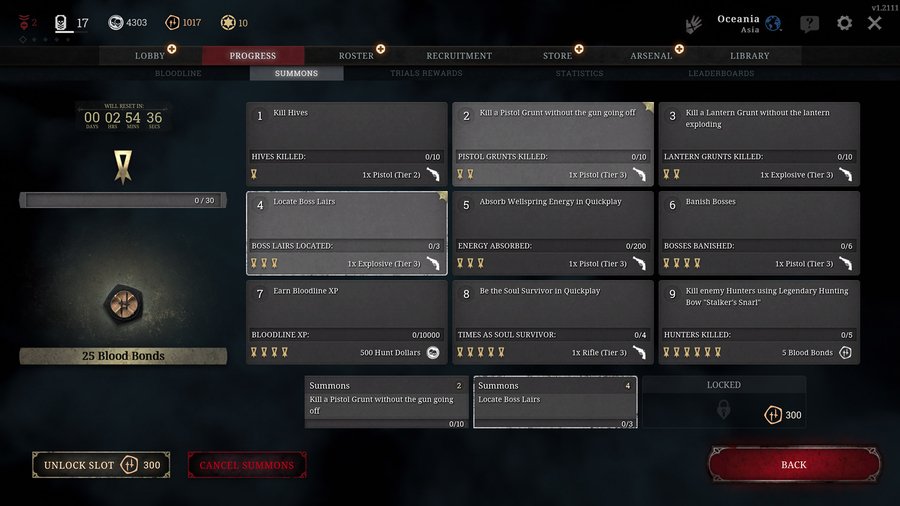Open settings via the gear icon
Viewport: 900px width, 506px height.
[845, 23]
